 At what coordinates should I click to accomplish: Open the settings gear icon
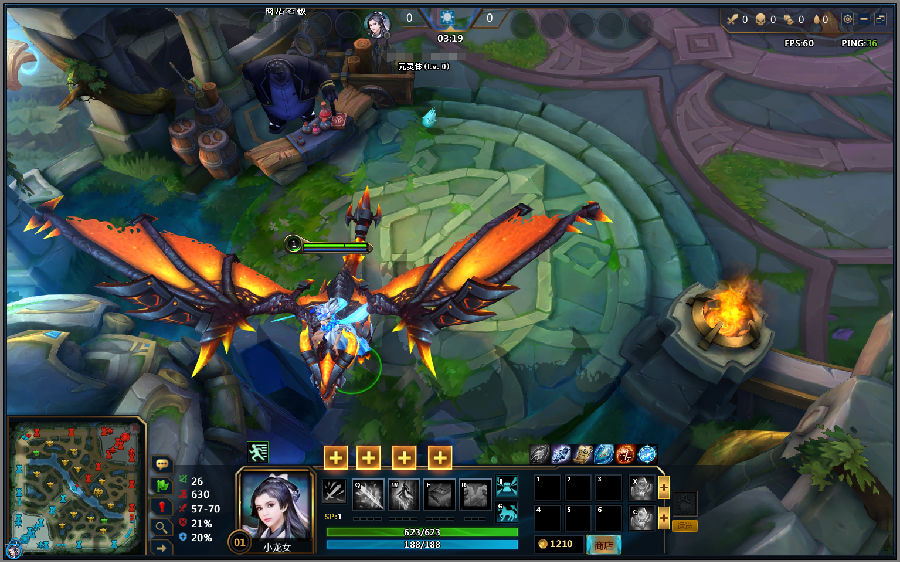(x=847, y=19)
